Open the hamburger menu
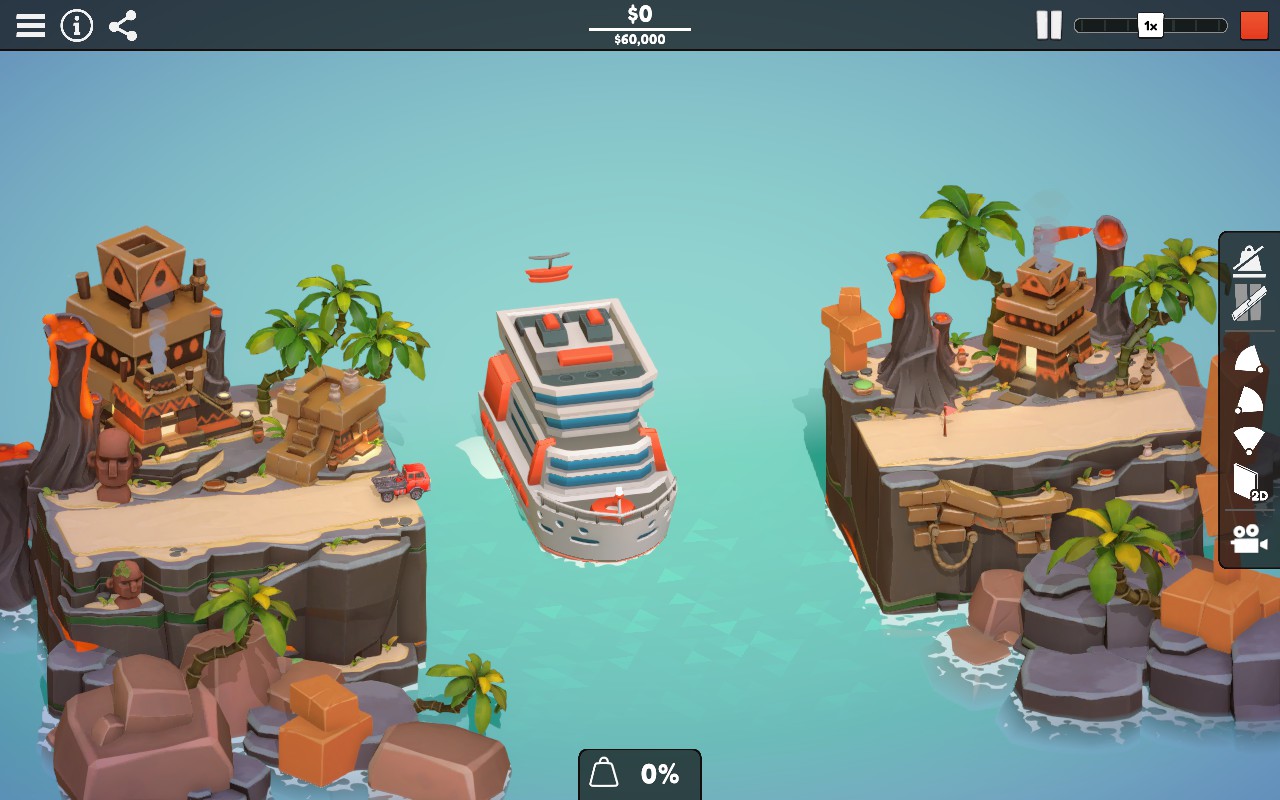The image size is (1280, 800). 31,25
